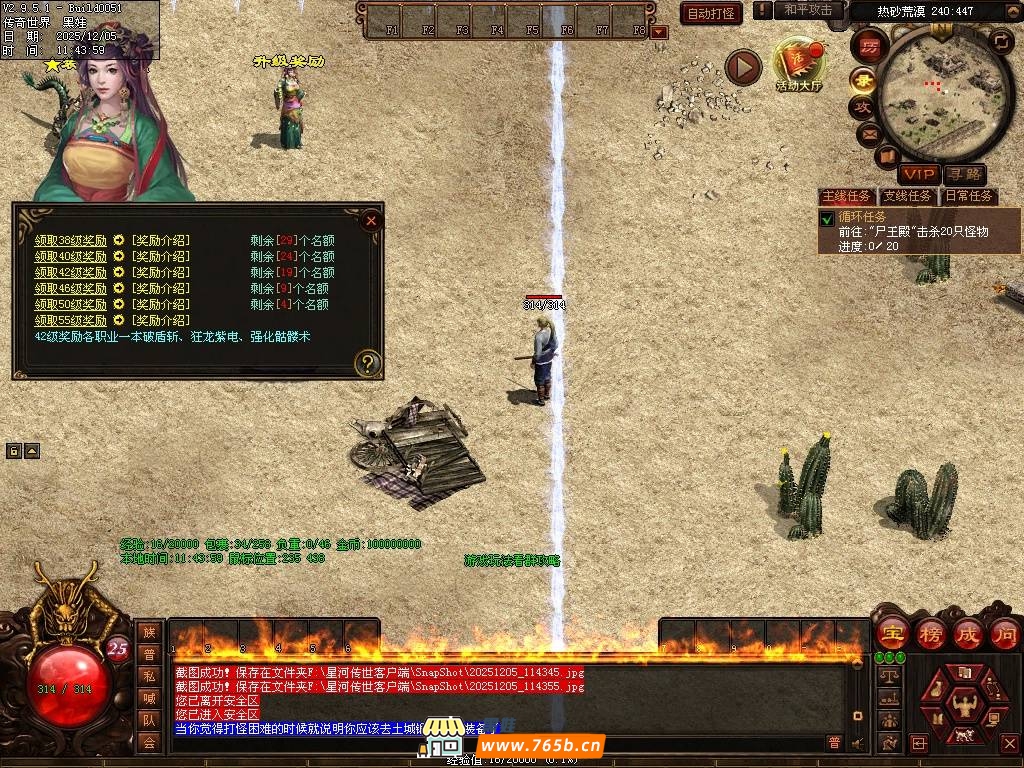
Task: Open the help question mark in reward panel
Action: [368, 363]
